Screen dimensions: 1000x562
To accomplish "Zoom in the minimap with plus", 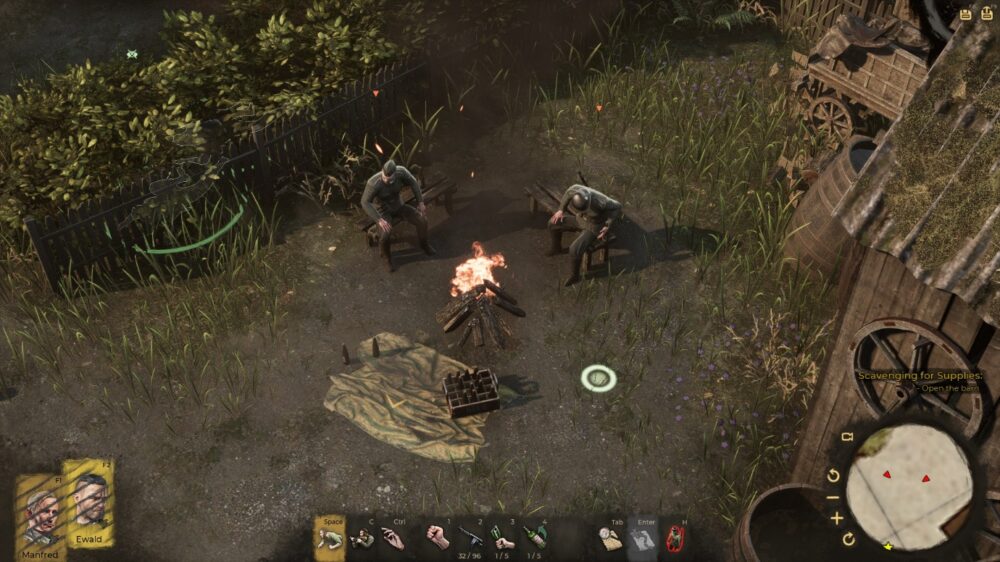I will point(836,518).
